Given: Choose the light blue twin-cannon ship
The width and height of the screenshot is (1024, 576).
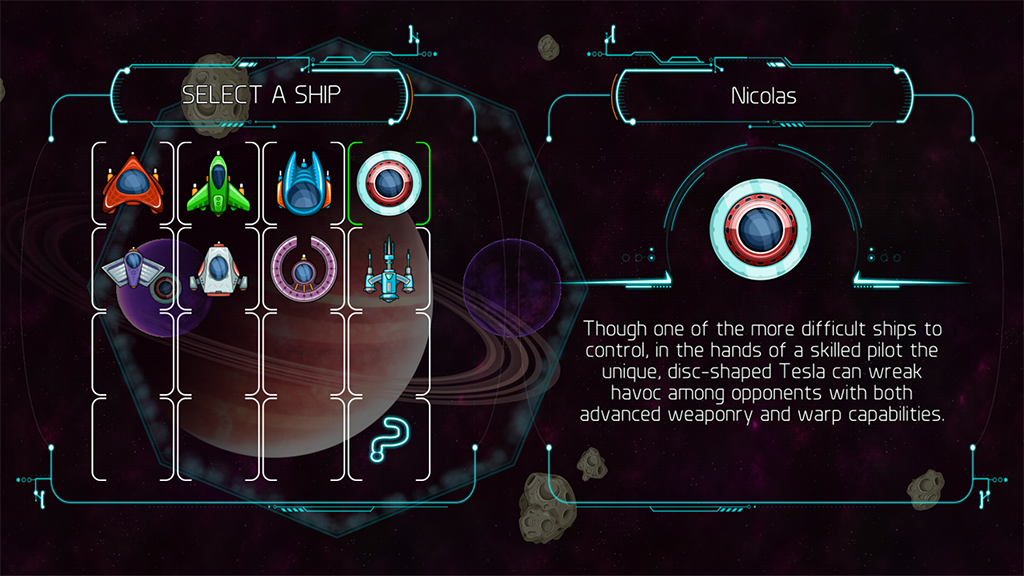Looking at the screenshot, I should click(388, 271).
